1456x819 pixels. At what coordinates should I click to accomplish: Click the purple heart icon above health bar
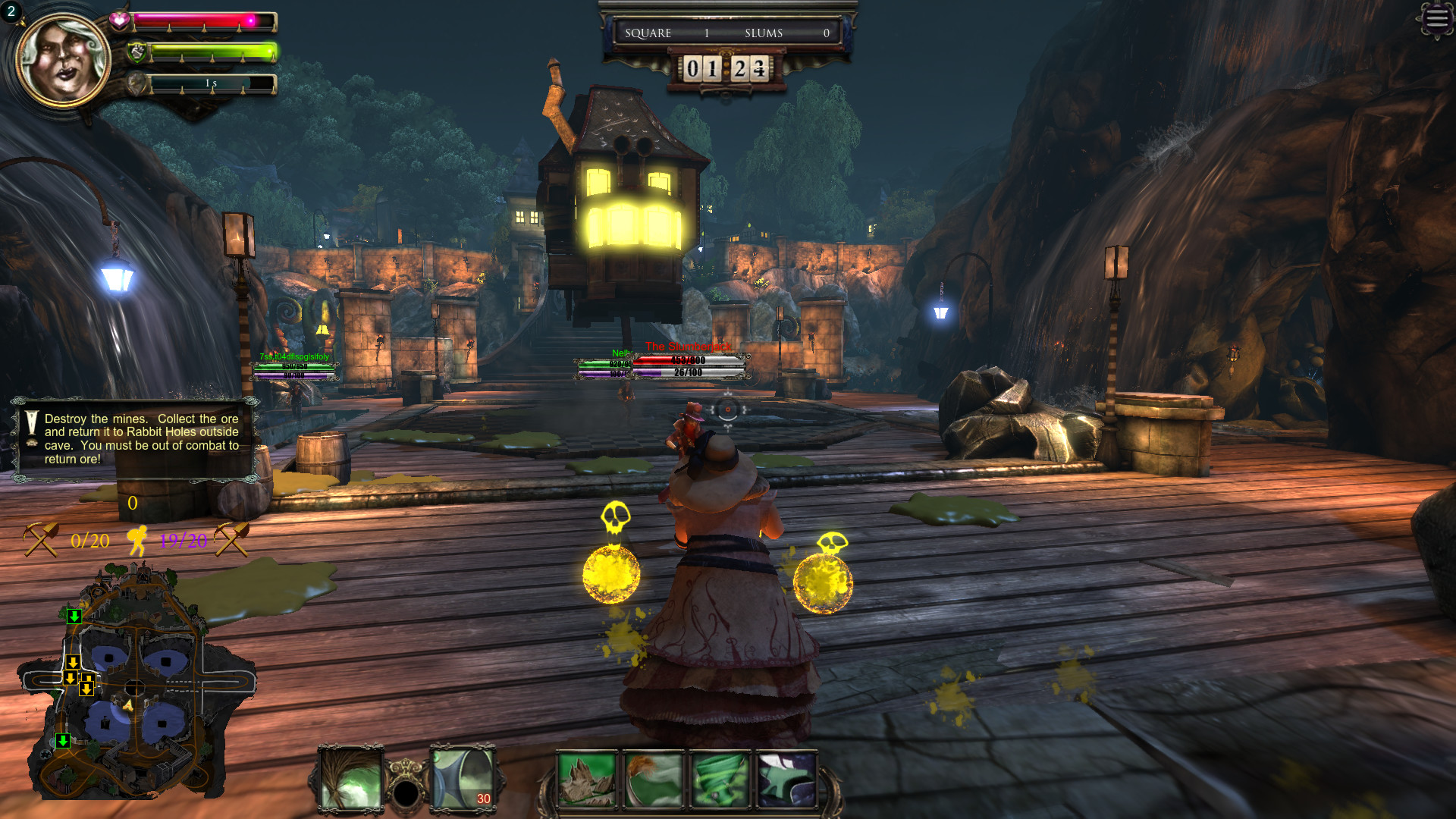[119, 19]
